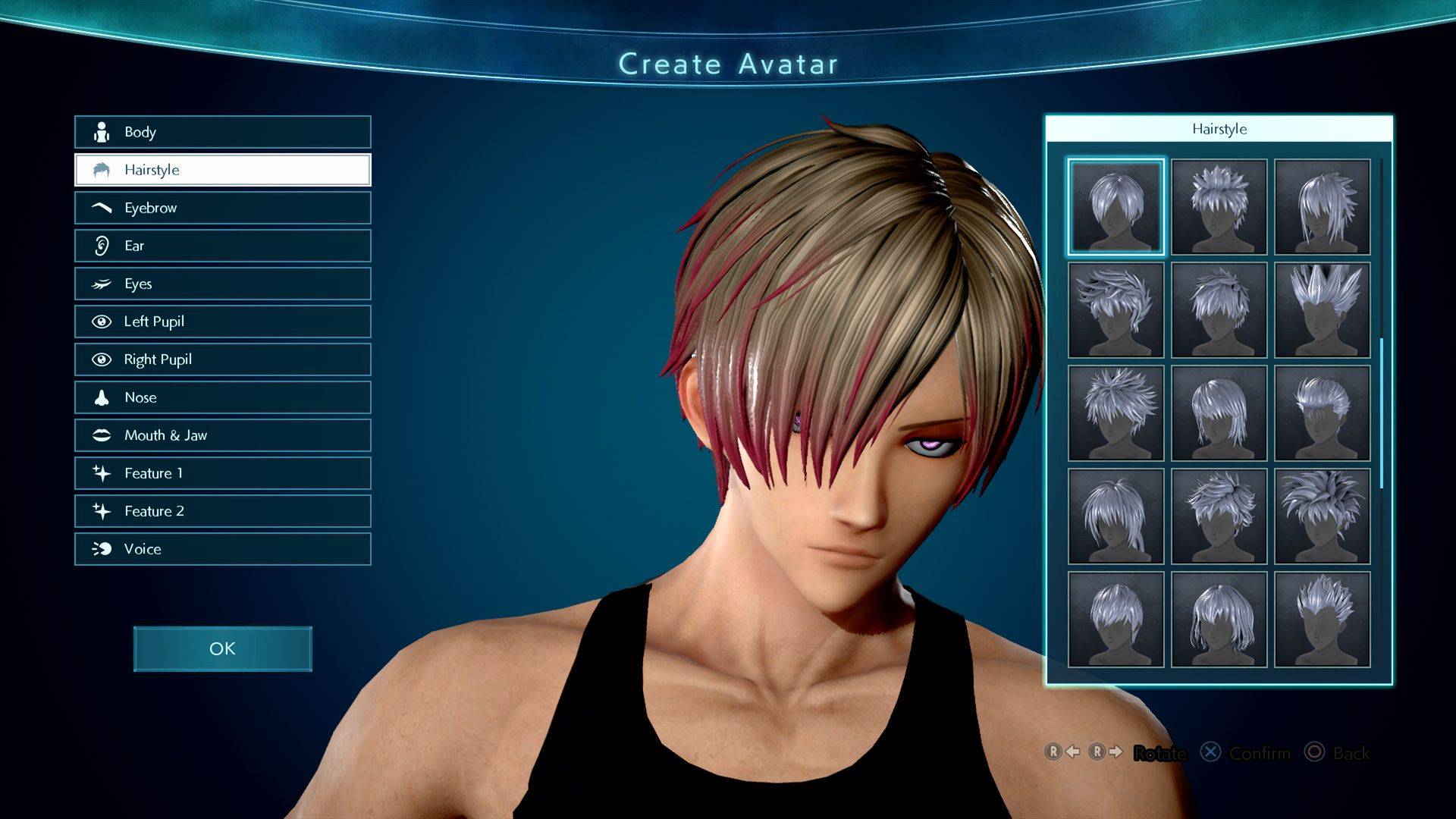Image resolution: width=1456 pixels, height=819 pixels.
Task: Open the Feature 1 menu
Action: tap(222, 473)
